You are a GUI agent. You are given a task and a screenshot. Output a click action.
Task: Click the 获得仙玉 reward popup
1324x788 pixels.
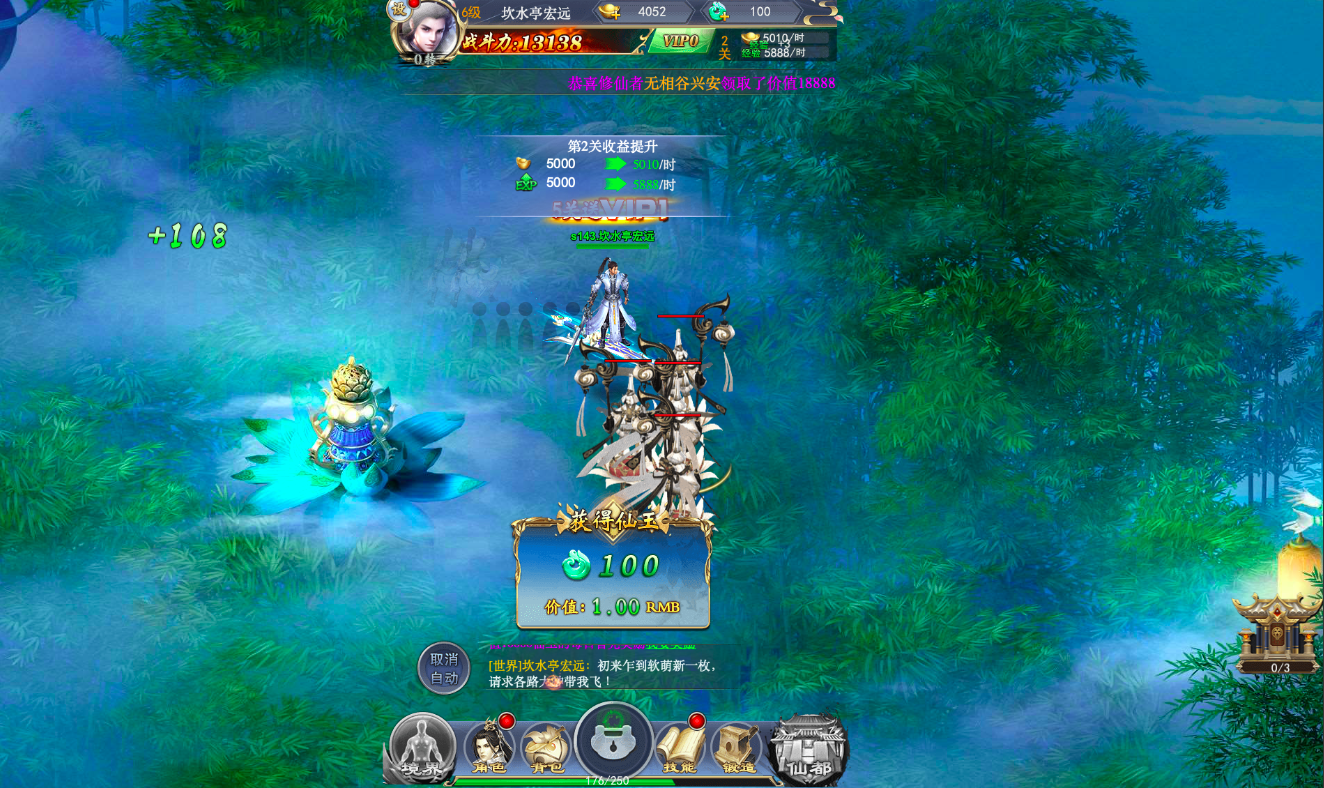point(613,572)
